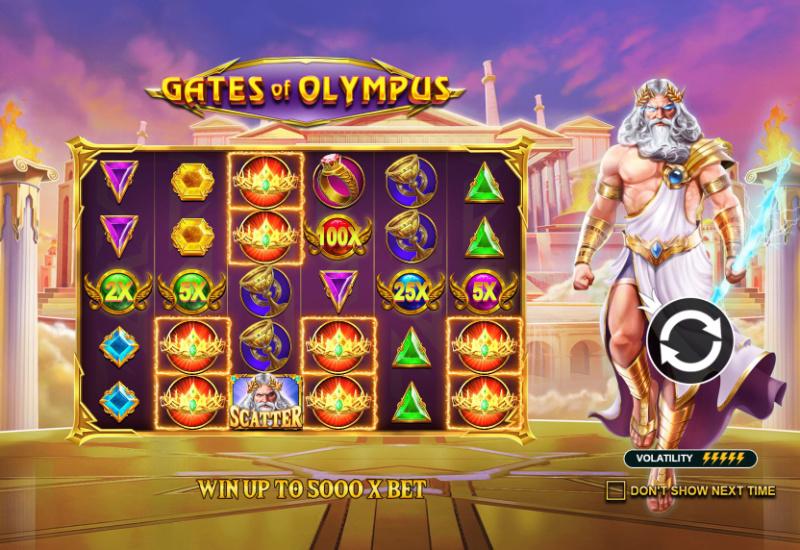Click the circular arrows continue button
The height and width of the screenshot is (550, 800).
[687, 338]
